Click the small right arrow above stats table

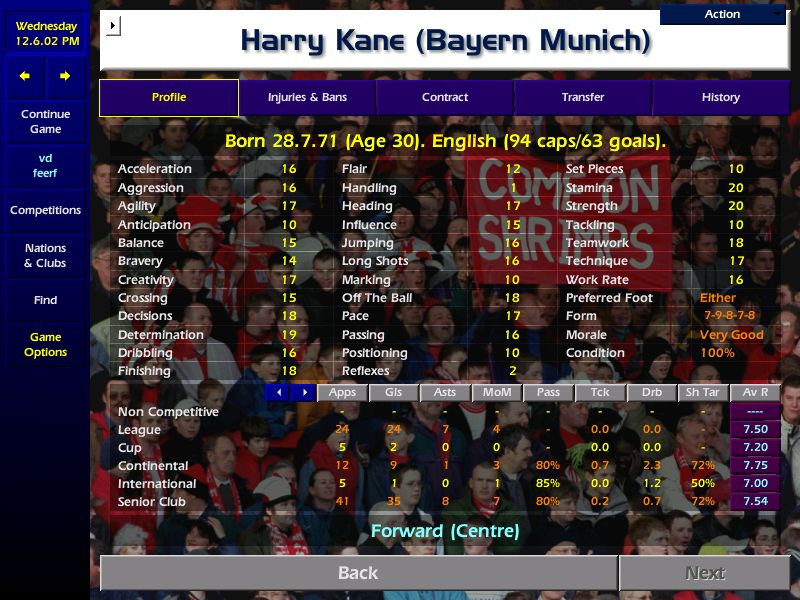304,393
